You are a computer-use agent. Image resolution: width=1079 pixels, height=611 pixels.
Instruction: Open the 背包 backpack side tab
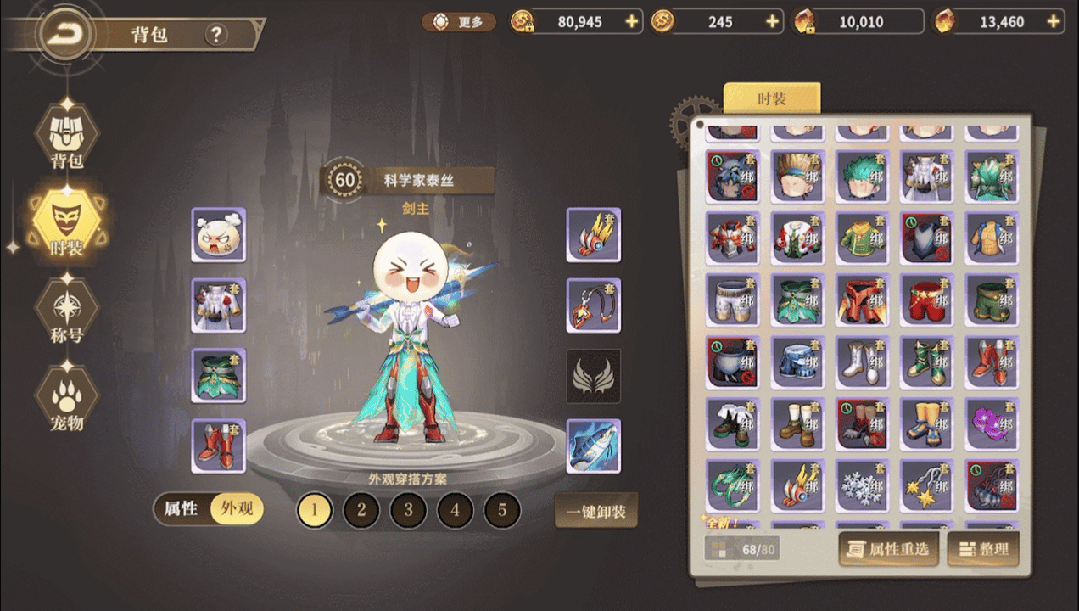pyautogui.click(x=66, y=137)
